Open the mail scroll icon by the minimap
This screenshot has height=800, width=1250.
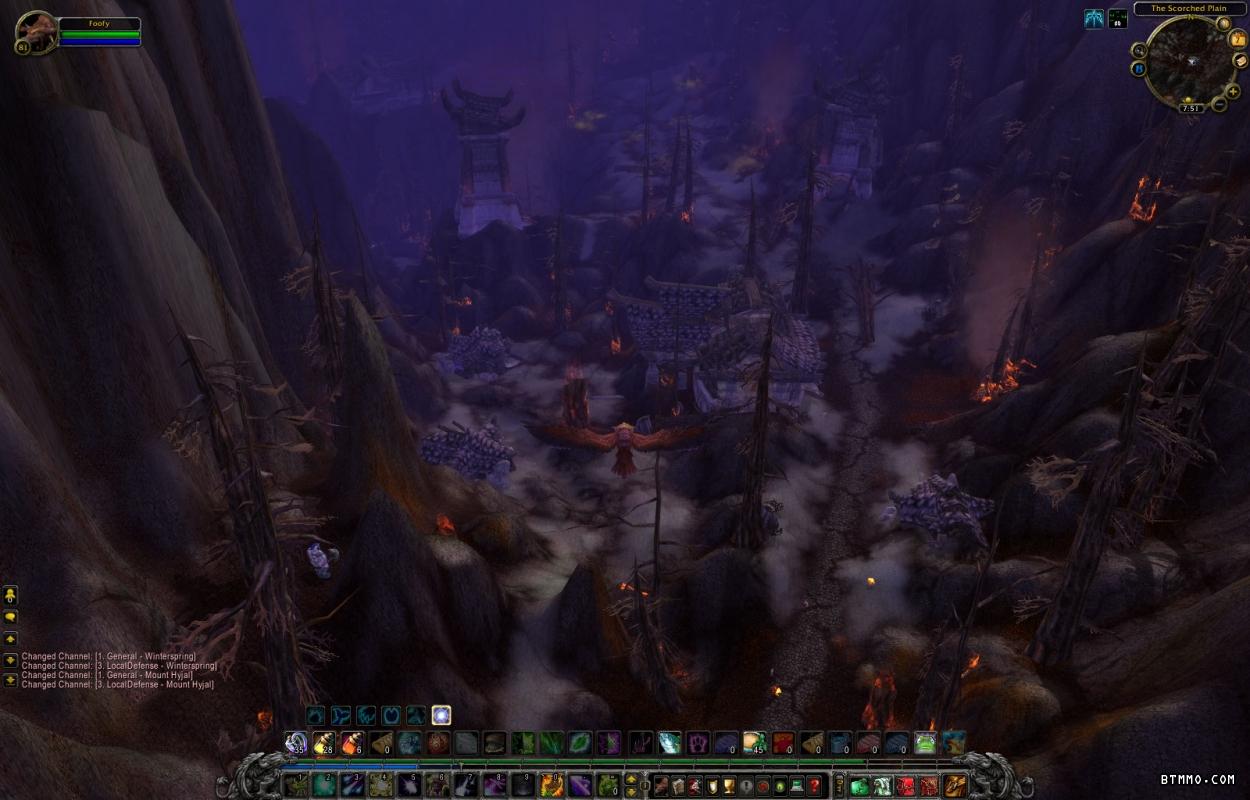(x=1240, y=61)
